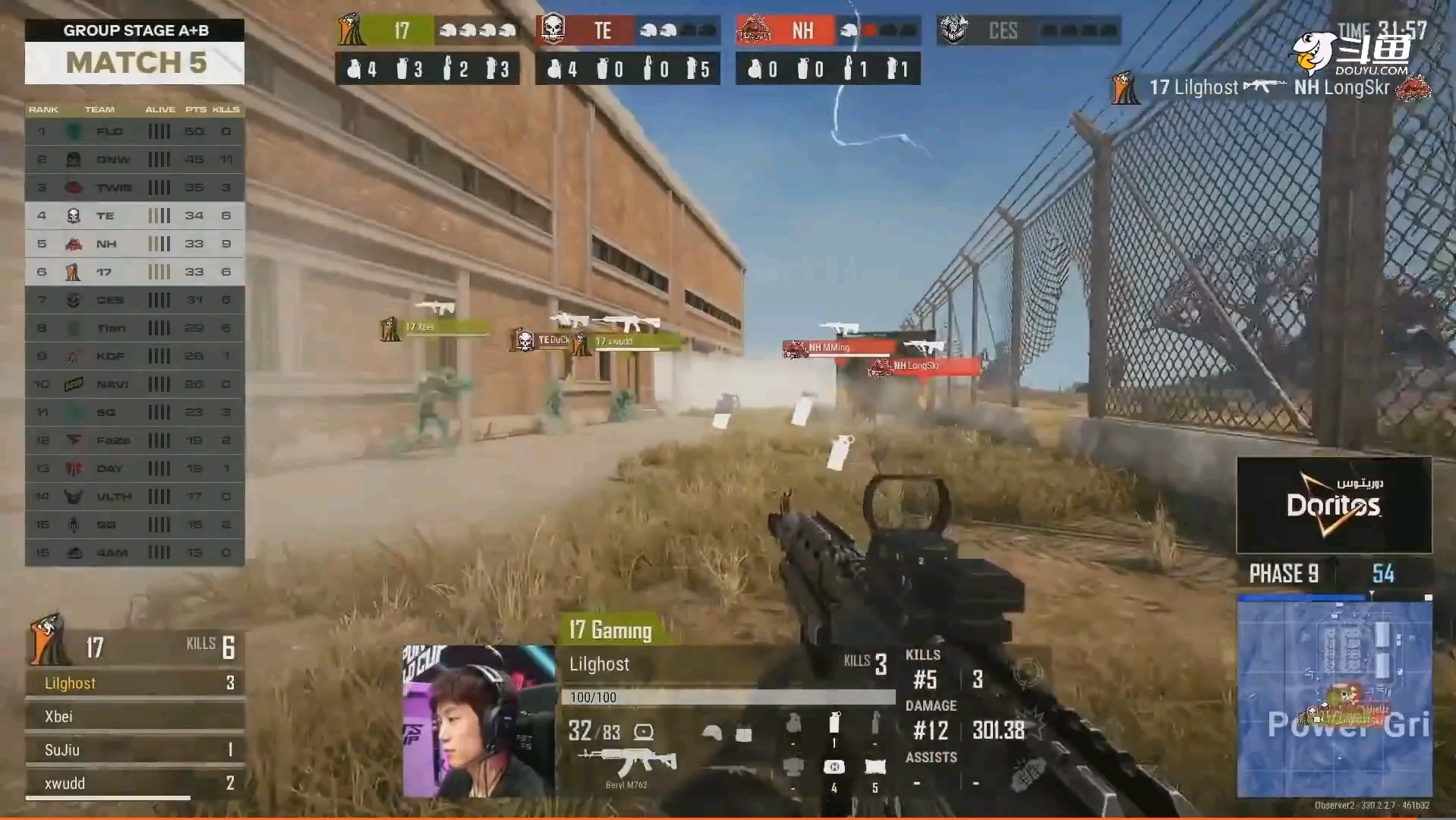
Task: Click the CES team panel at top
Action: [1028, 31]
